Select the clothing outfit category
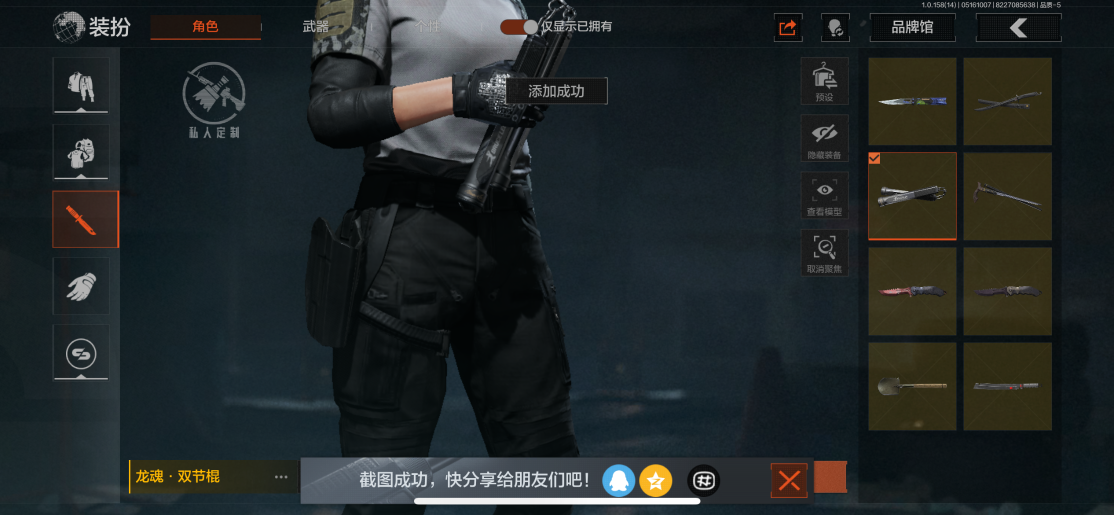1114x515 pixels. tap(80, 85)
